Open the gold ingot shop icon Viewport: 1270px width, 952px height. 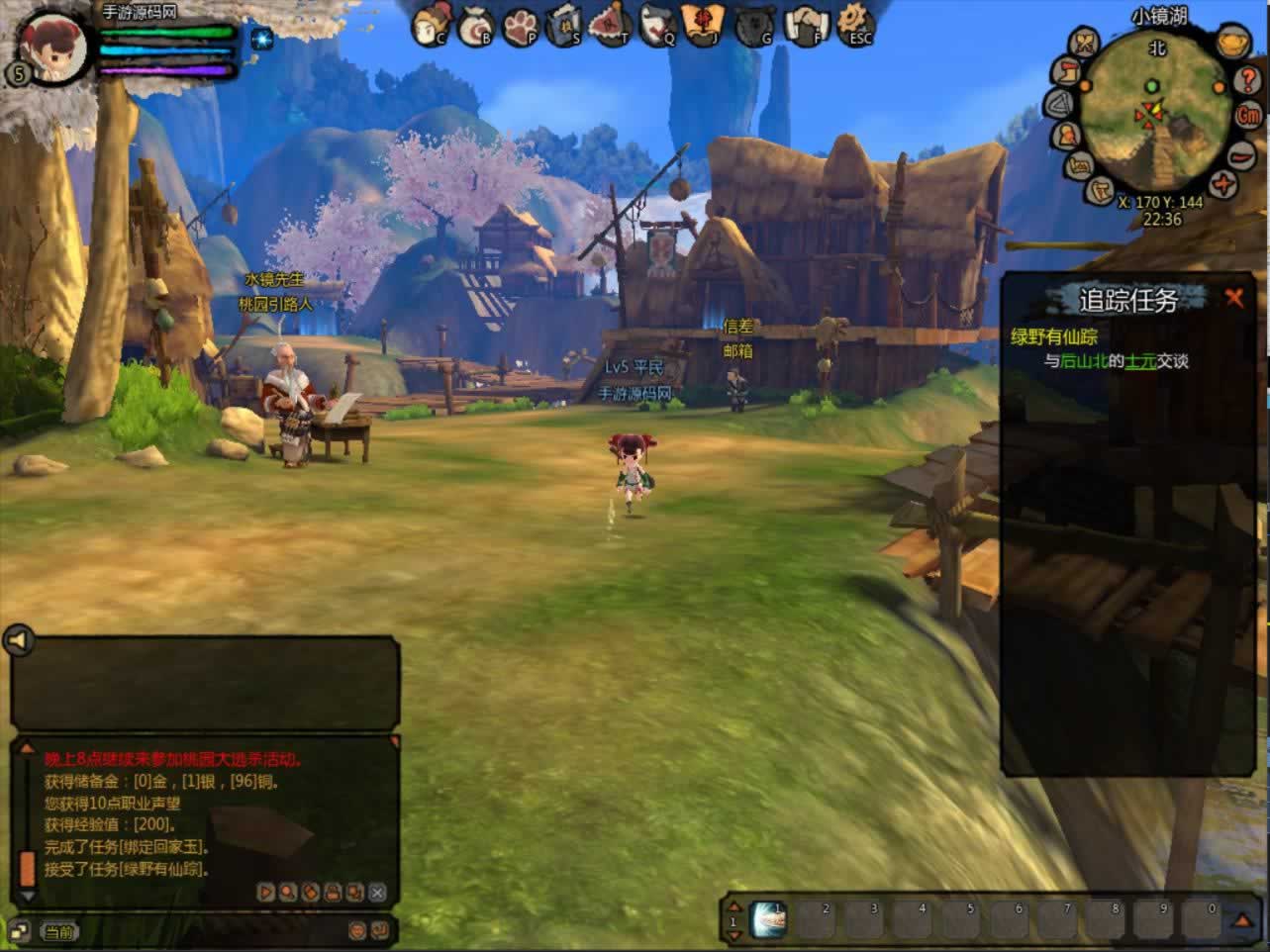[x=1231, y=44]
